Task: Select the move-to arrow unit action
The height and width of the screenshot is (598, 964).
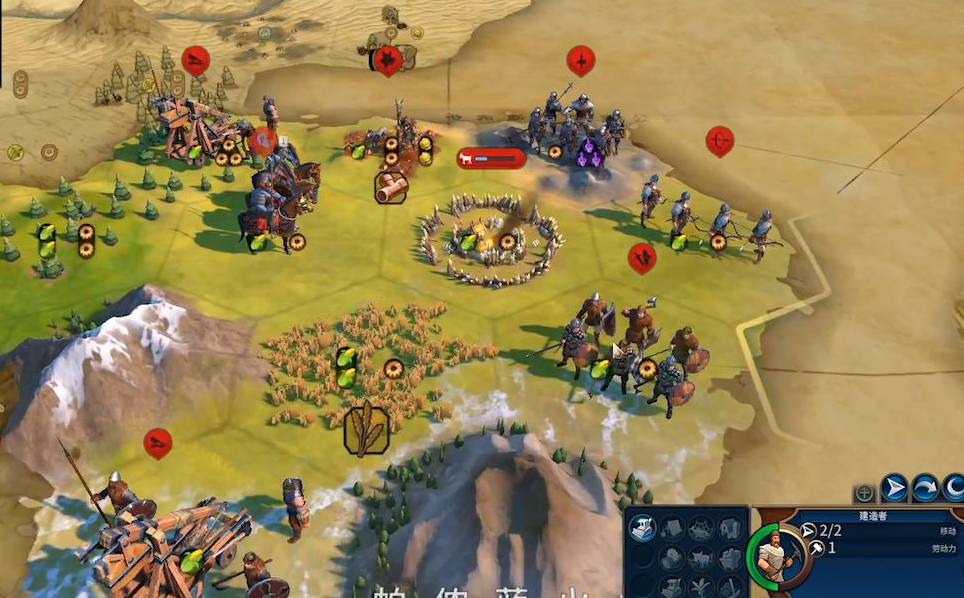Action: coord(894,489)
